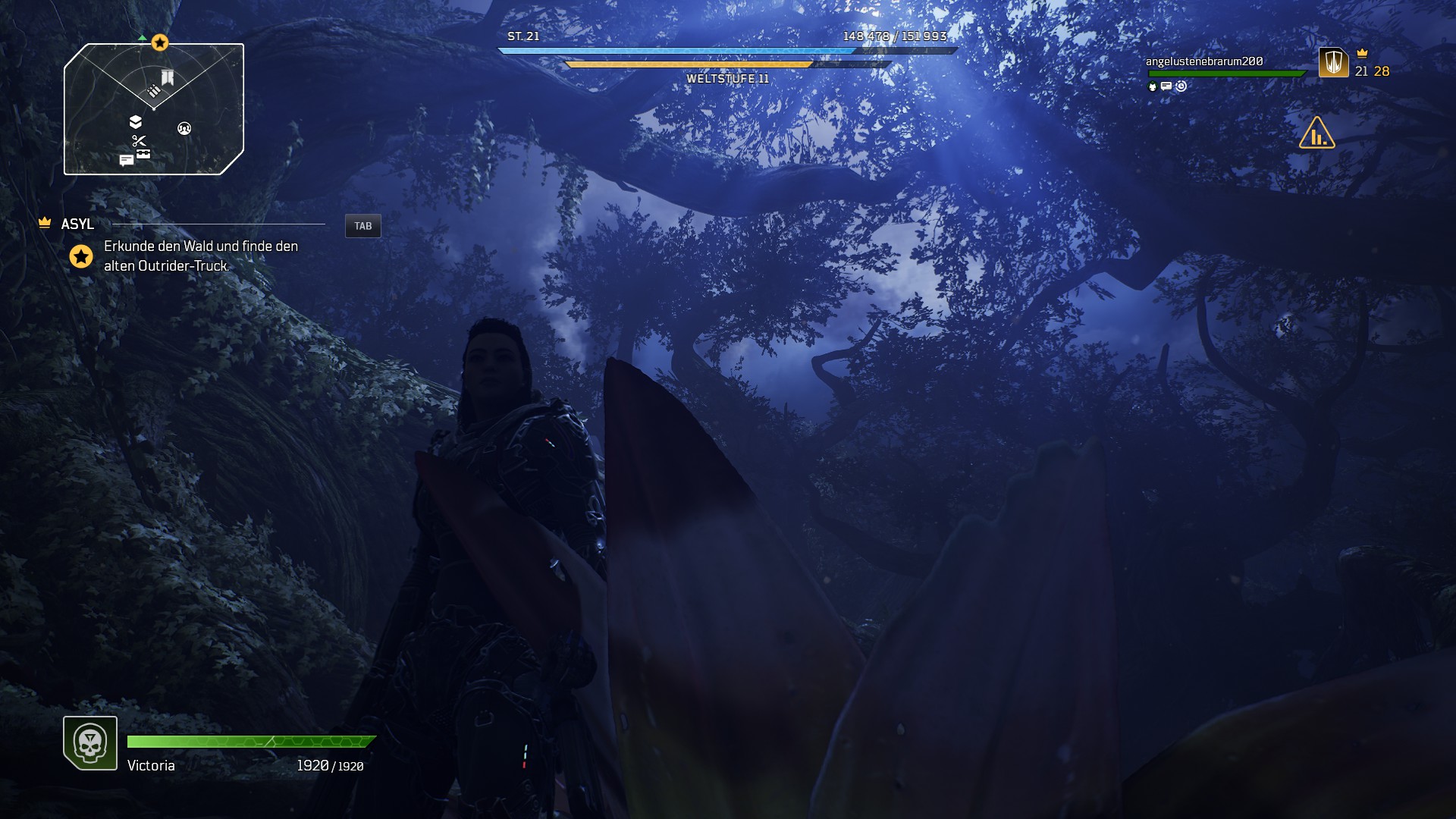
Task: Select the stash box marker on the minimap
Action: point(136,122)
